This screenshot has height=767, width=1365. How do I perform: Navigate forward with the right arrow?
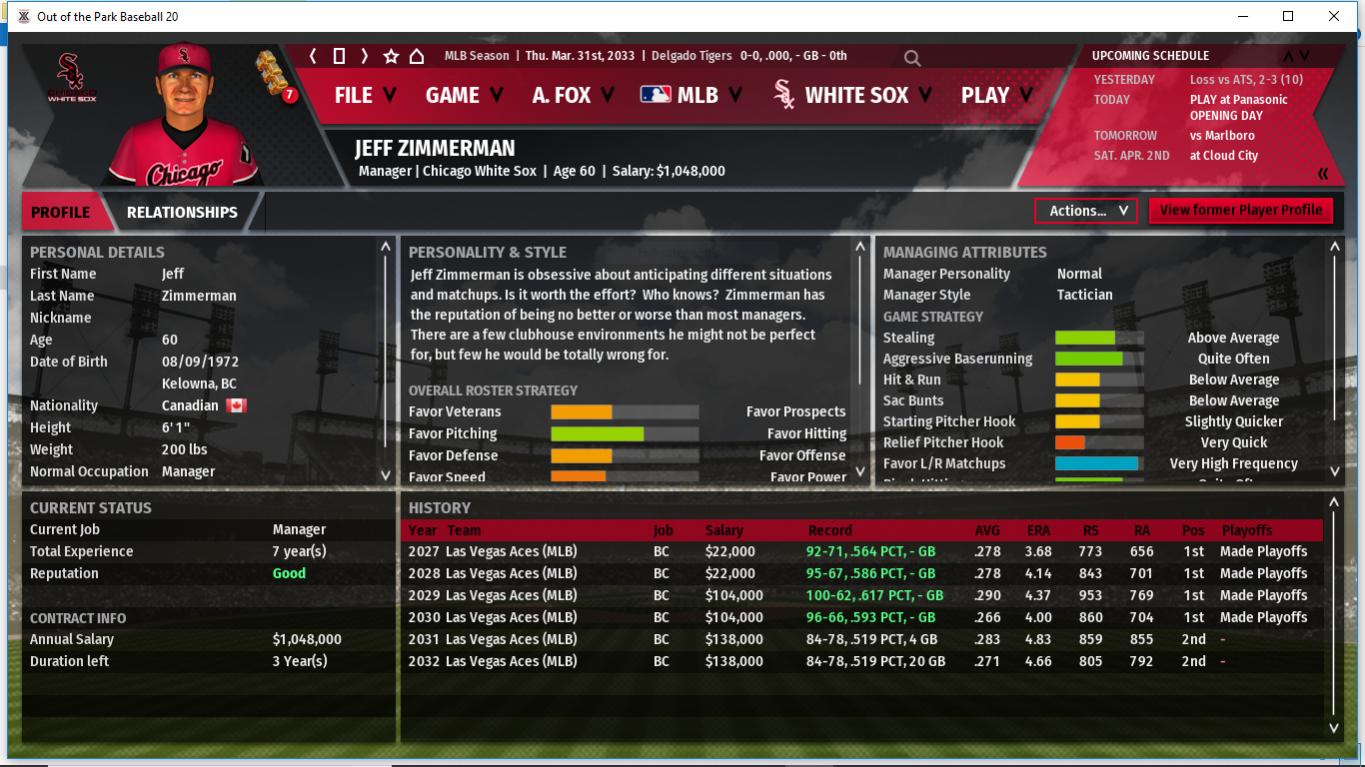point(365,56)
